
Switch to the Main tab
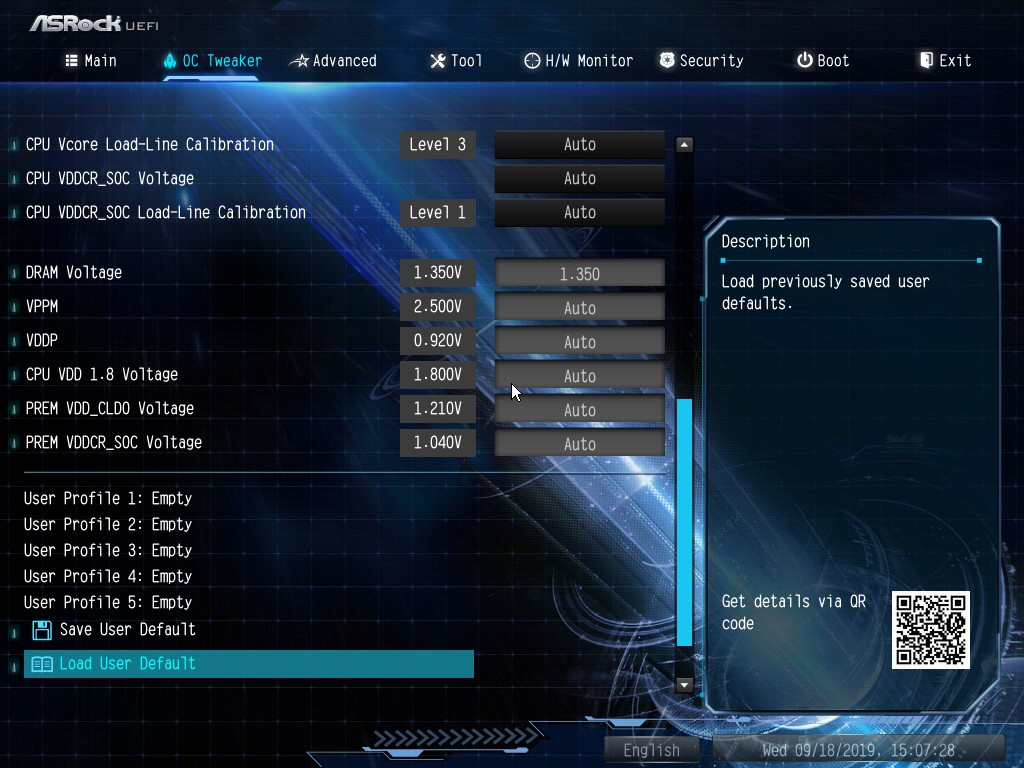(91, 61)
